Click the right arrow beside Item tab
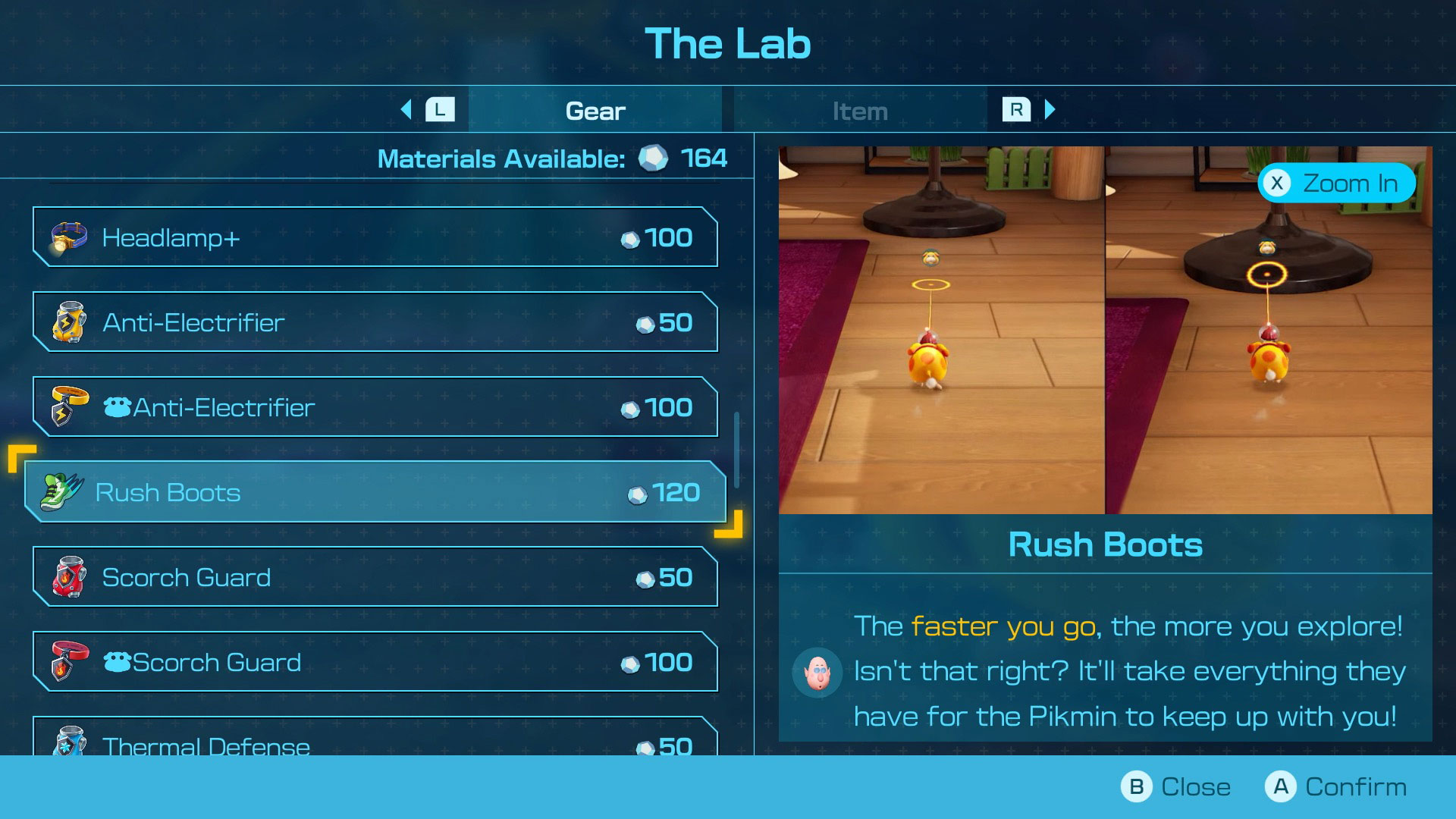Screen dimensions: 1456x819 tap(1050, 110)
